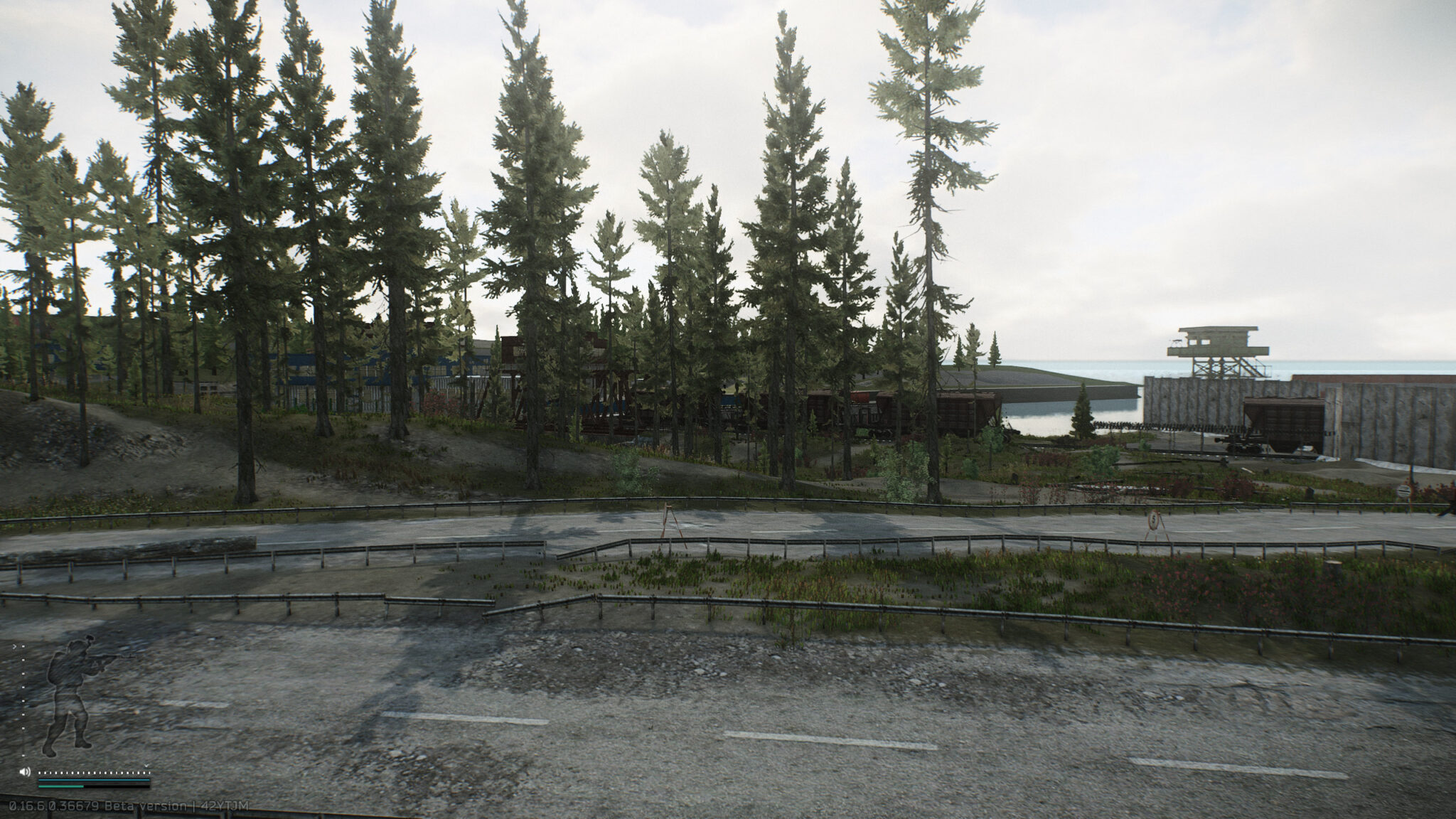Viewport: 1456px width, 819px height.
Task: Click the speaker volume icon above the stamina bars
Action: 25,772
